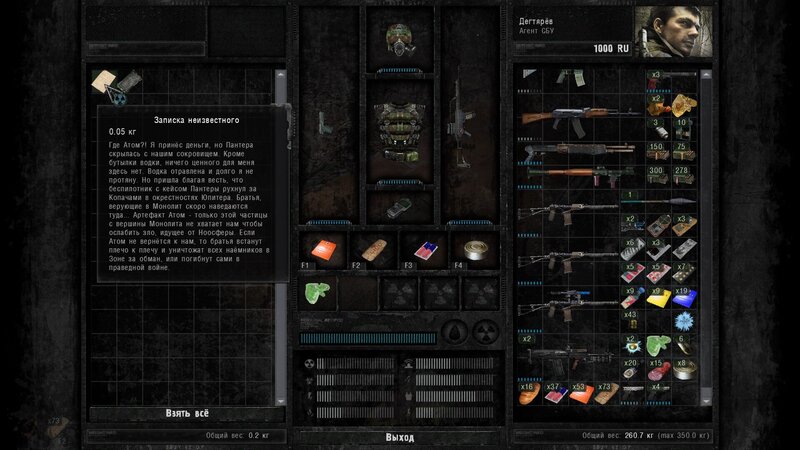The height and width of the screenshot is (450, 800).
Task: Select the bread loaf in backpack
Action: pyautogui.click(x=531, y=394)
